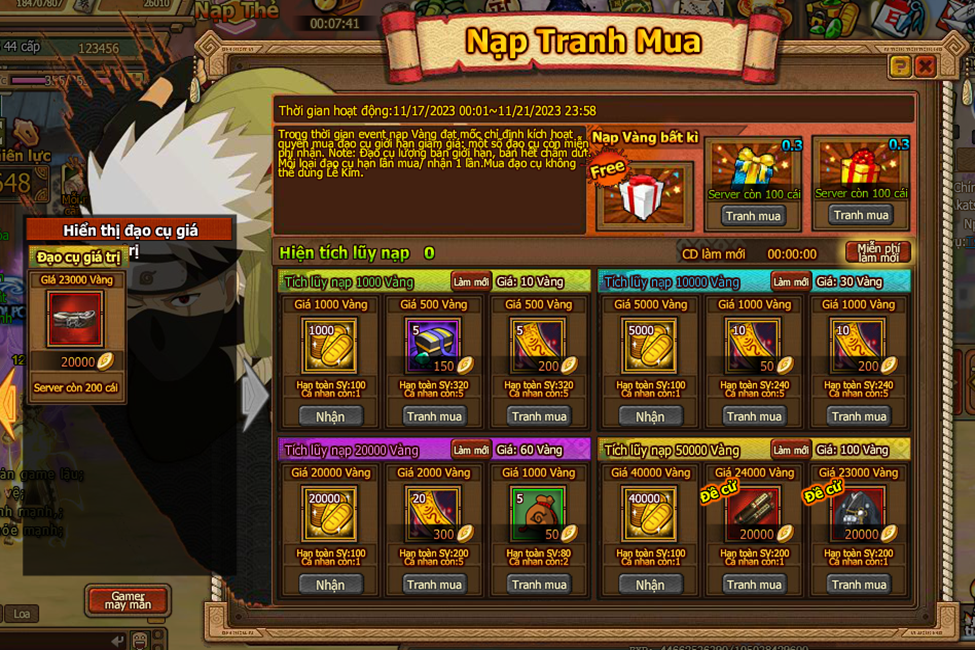Tranh mua the red gift box
Screen dimensions: 975x650
coord(860,215)
